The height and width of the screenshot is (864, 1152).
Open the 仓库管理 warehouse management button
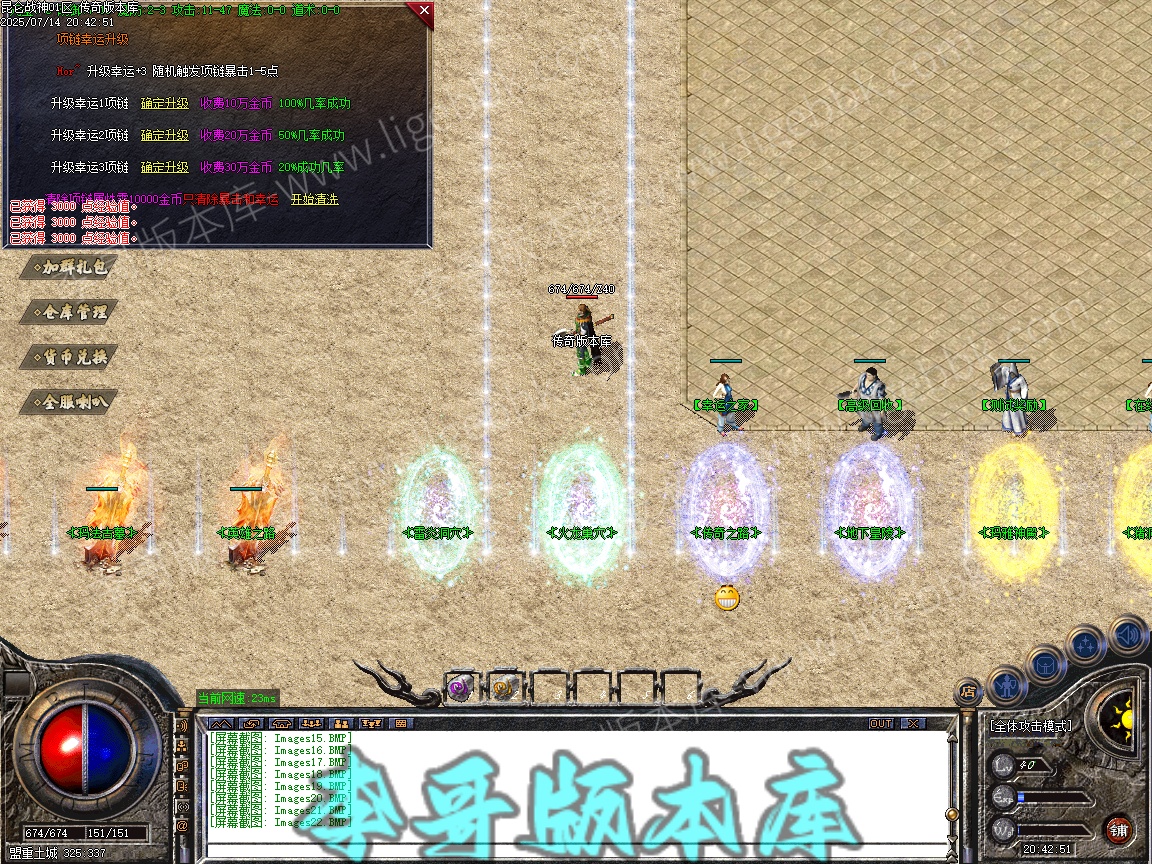point(70,312)
